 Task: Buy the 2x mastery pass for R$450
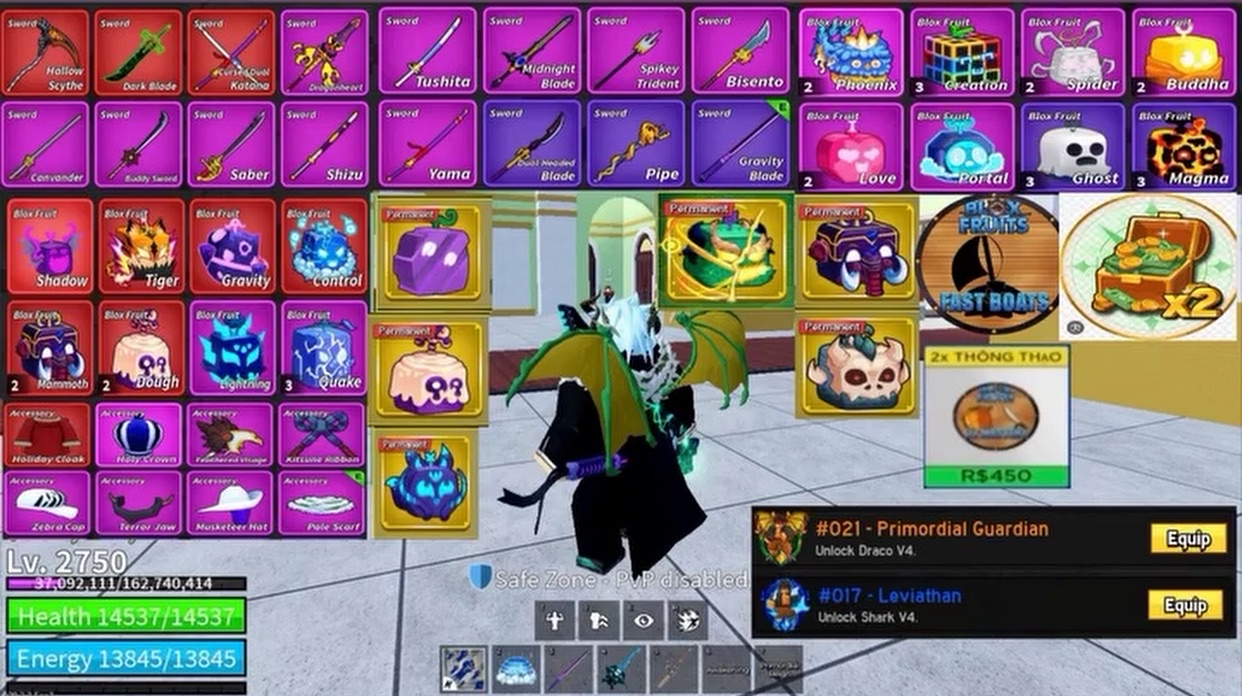click(x=995, y=475)
